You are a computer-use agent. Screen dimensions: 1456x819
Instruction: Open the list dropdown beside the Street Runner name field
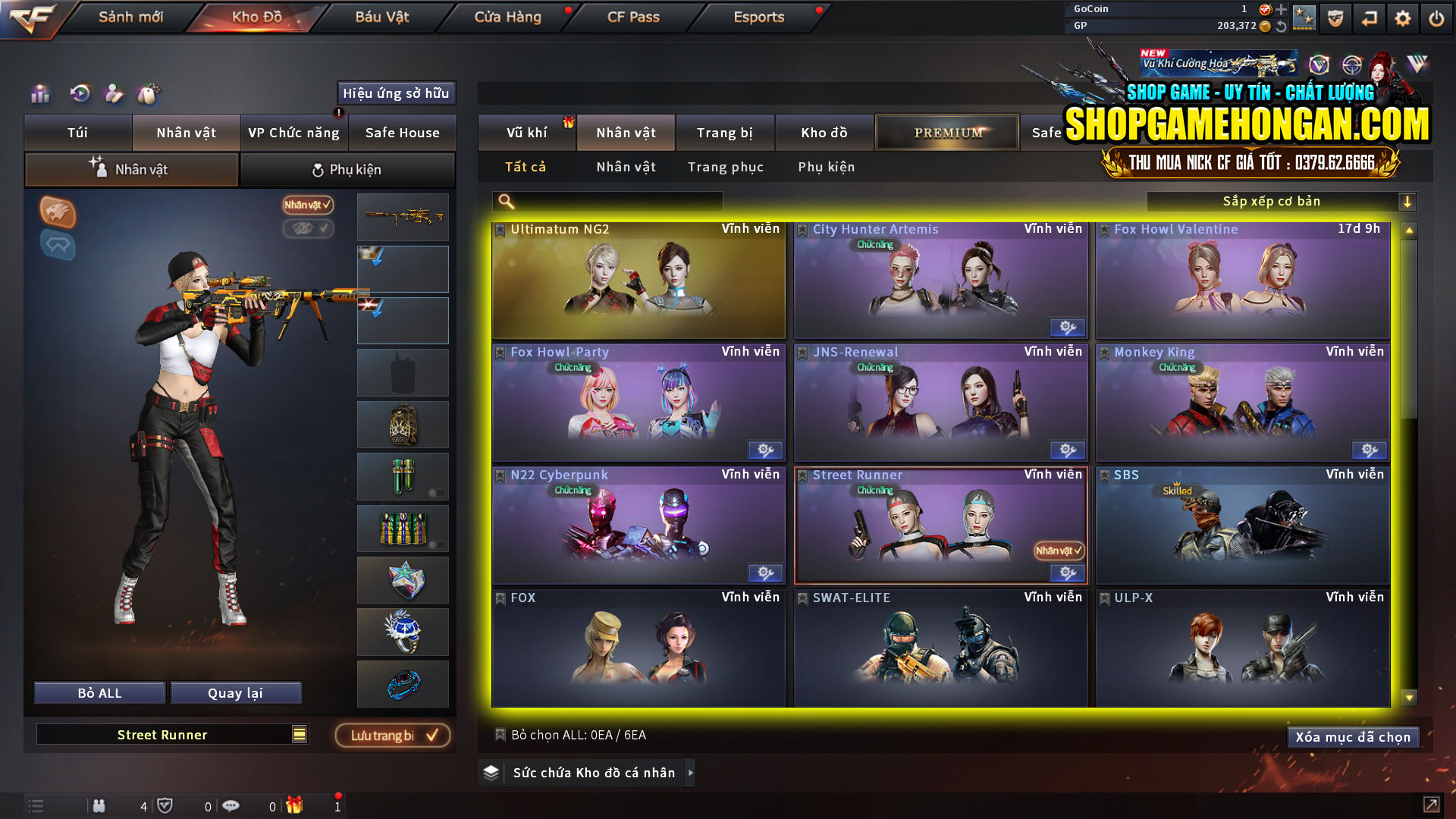pos(300,734)
